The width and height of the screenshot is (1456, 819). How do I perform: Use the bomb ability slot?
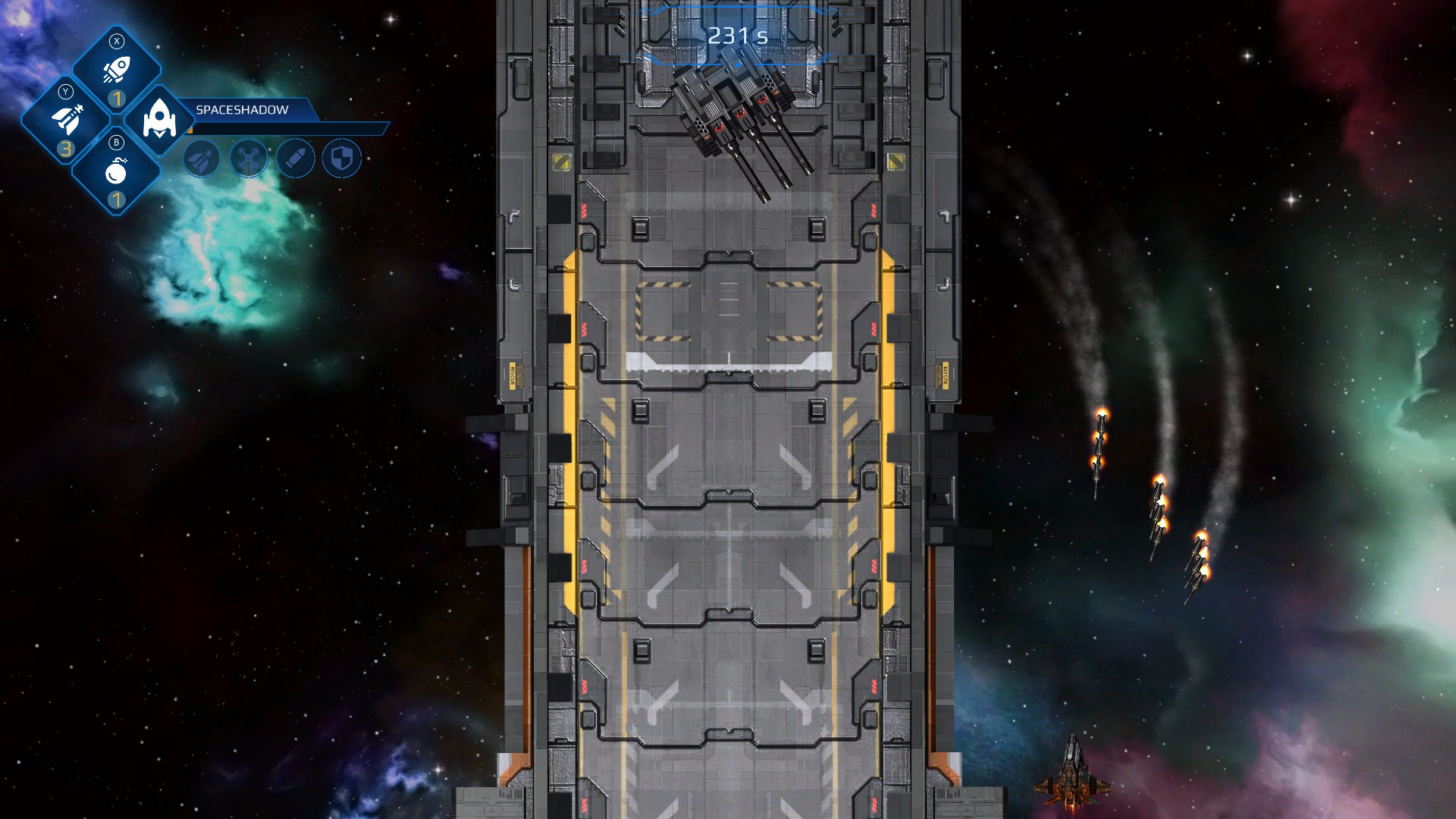[116, 172]
